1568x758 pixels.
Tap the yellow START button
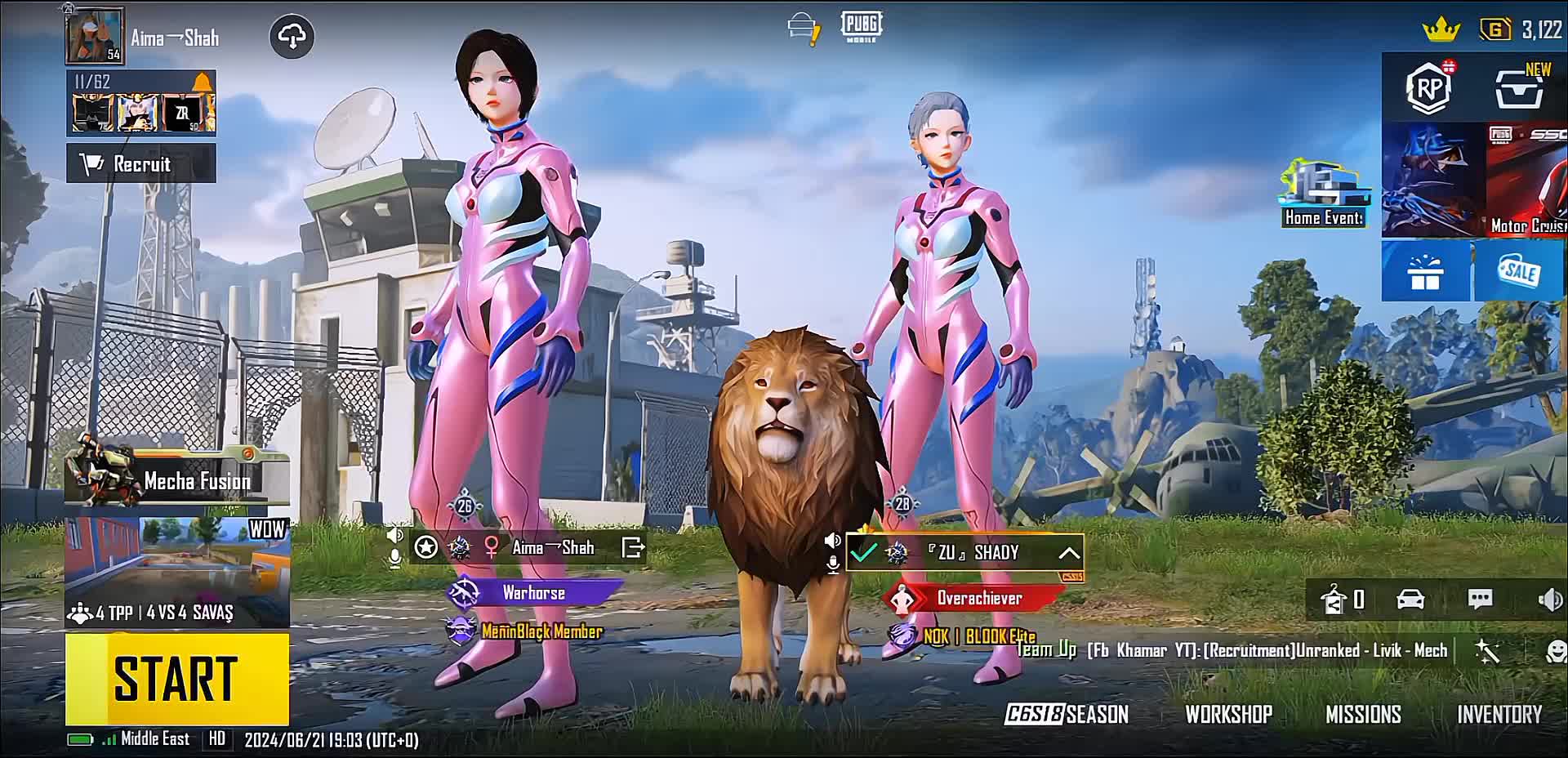click(x=177, y=679)
